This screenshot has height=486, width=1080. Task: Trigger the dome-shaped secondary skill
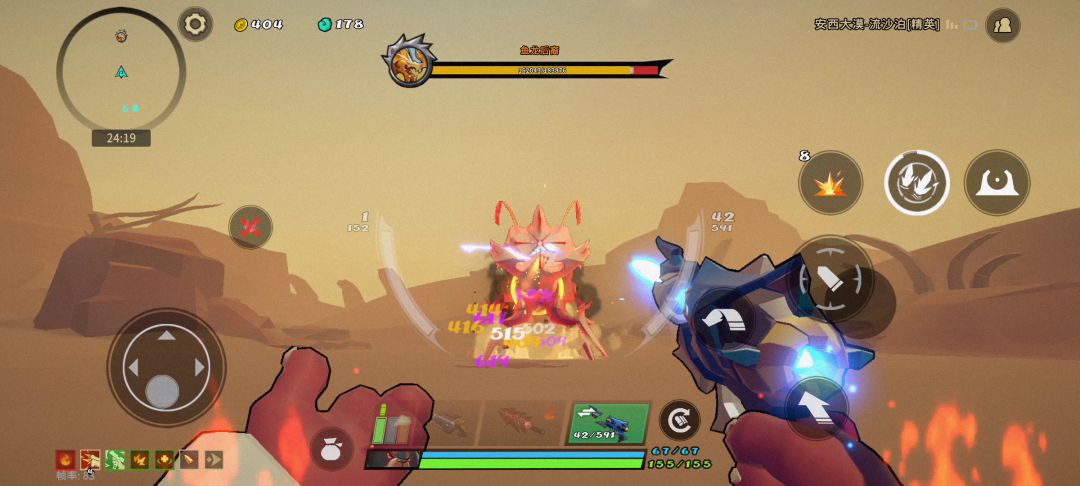click(x=996, y=183)
